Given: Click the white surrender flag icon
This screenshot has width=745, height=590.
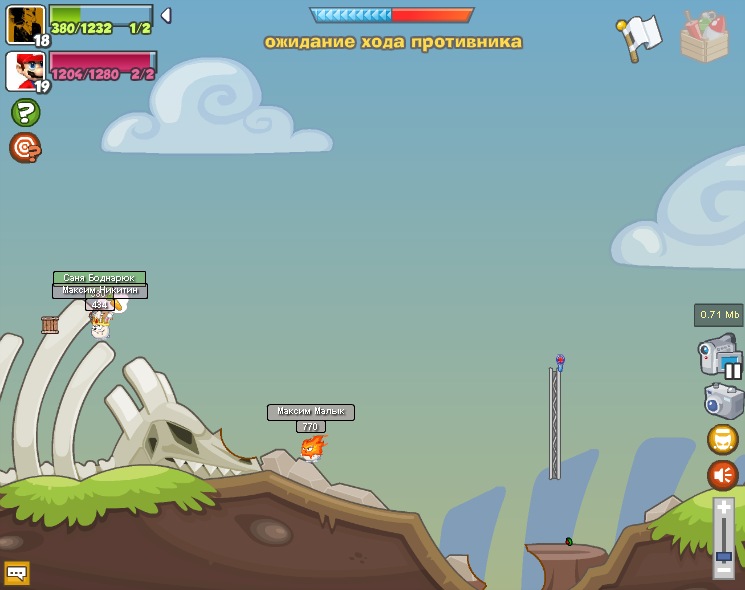Looking at the screenshot, I should tap(640, 36).
